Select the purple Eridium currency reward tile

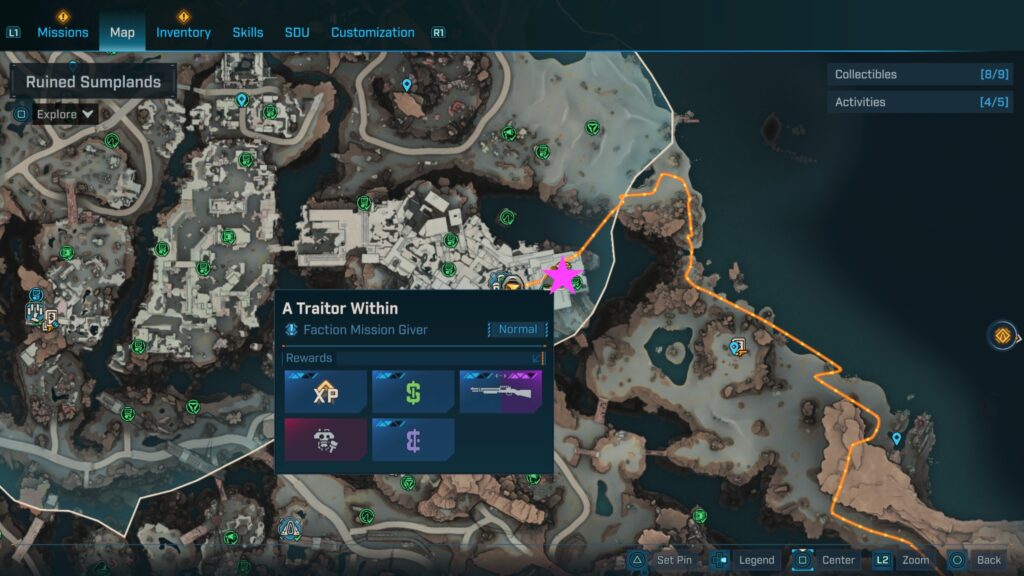[x=413, y=440]
